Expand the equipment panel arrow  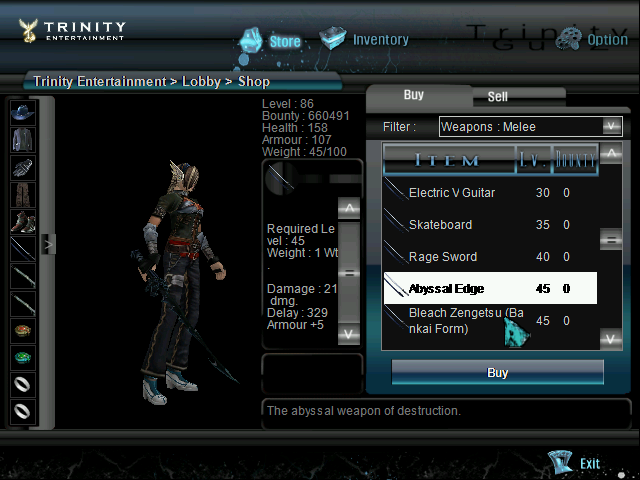pos(47,243)
